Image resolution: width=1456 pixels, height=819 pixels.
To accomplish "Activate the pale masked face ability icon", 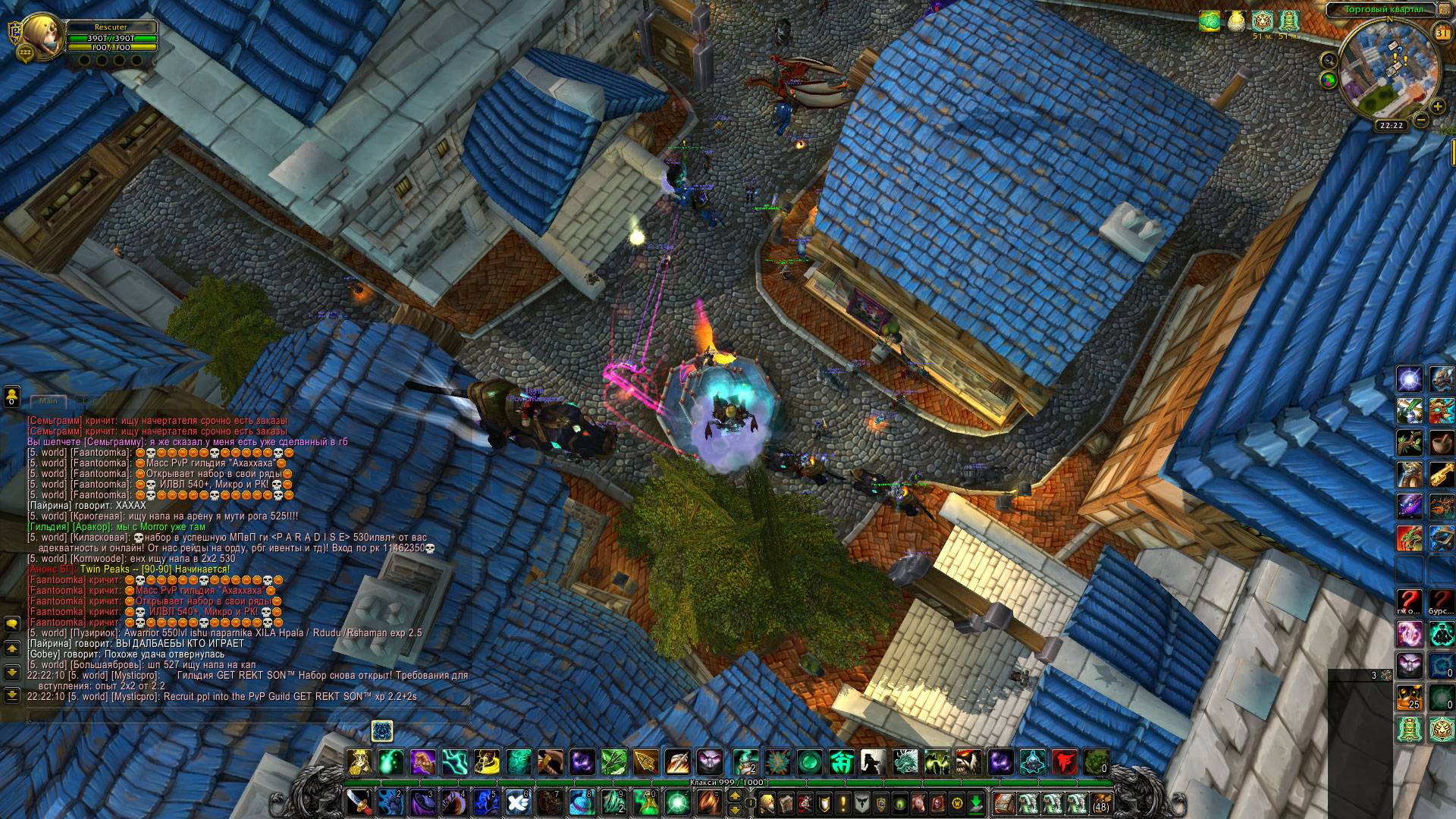I will pos(711,761).
